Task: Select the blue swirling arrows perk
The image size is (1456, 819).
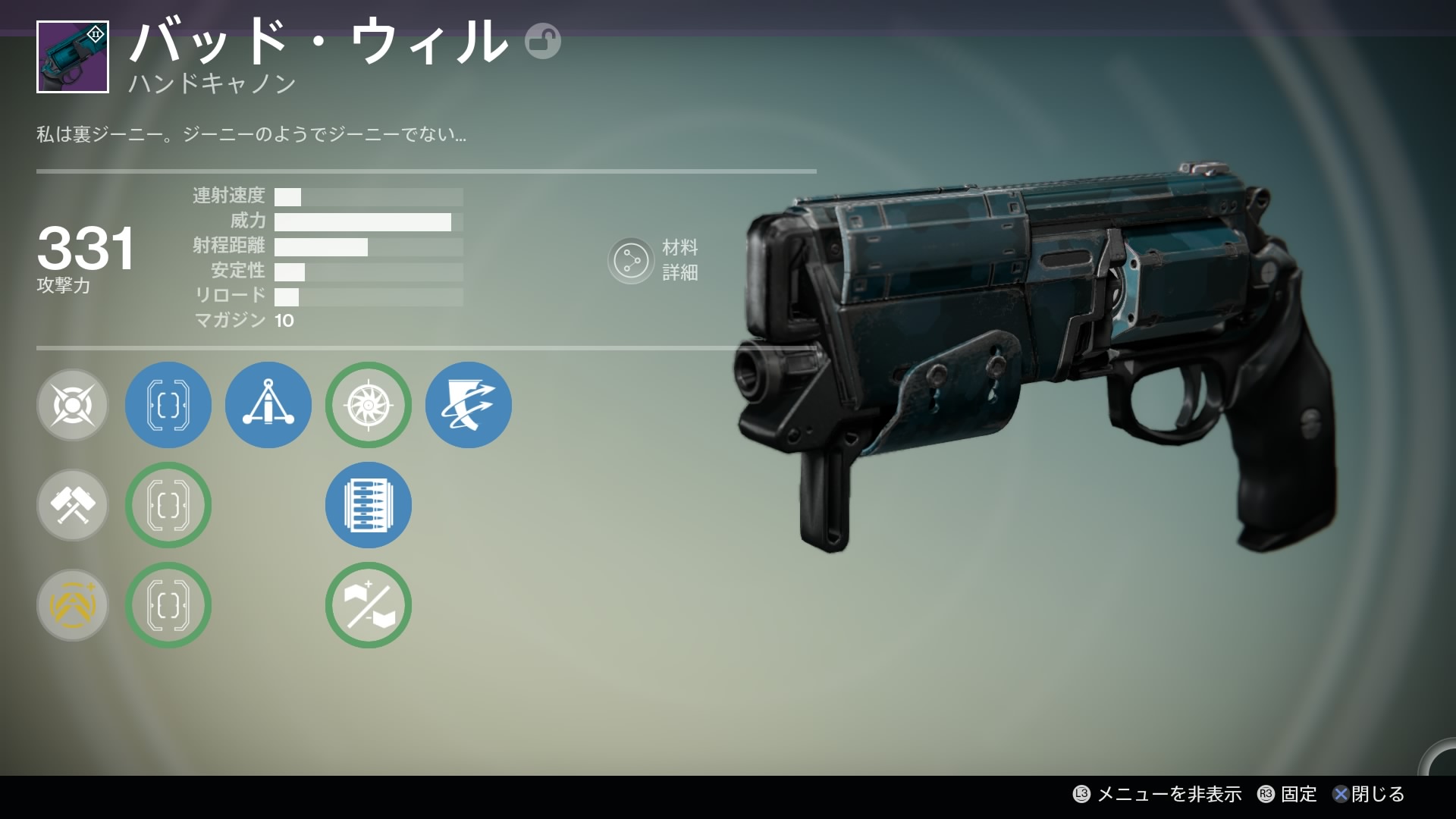Action: click(469, 405)
